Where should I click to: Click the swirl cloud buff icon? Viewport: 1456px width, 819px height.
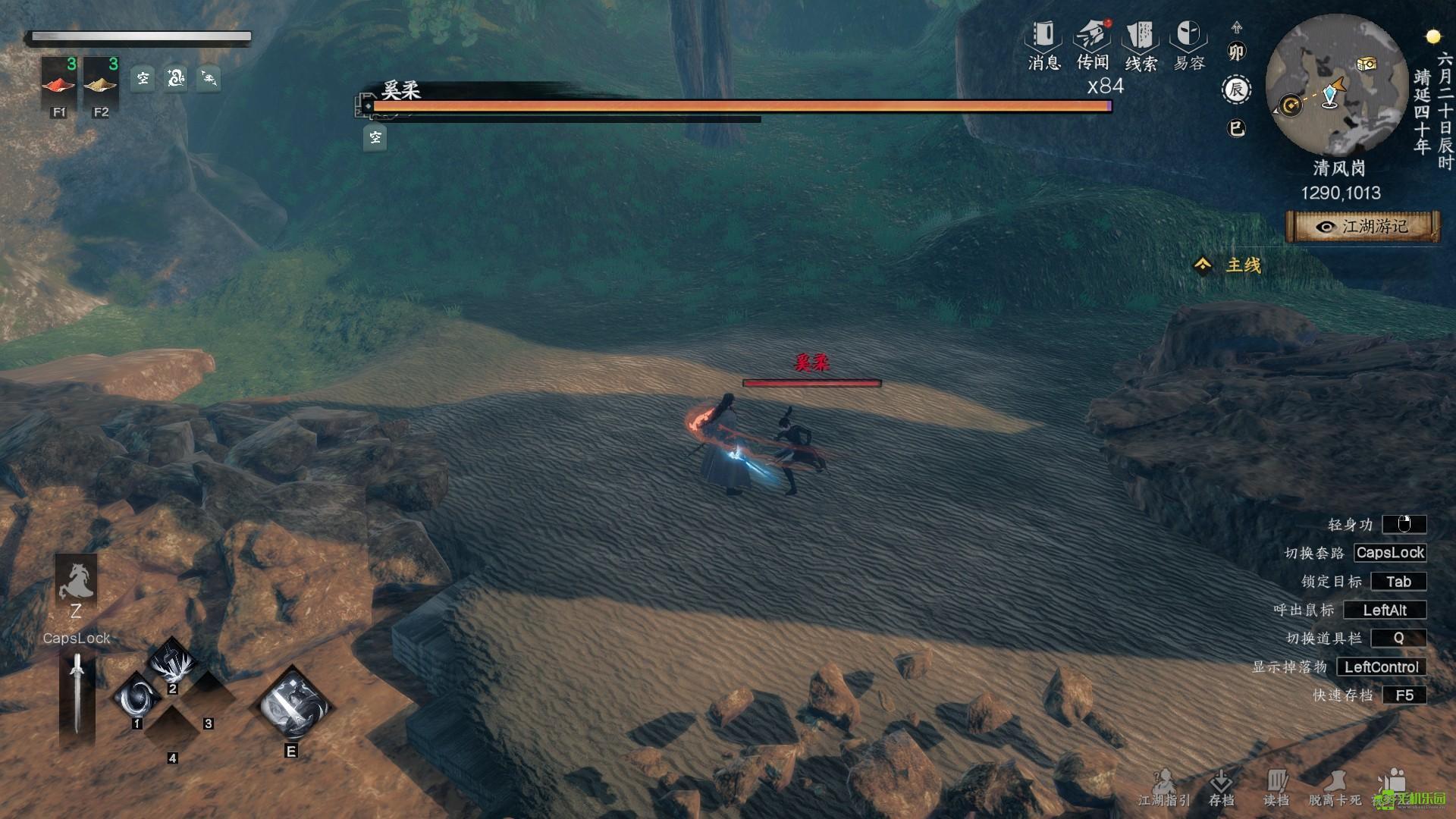tap(176, 77)
